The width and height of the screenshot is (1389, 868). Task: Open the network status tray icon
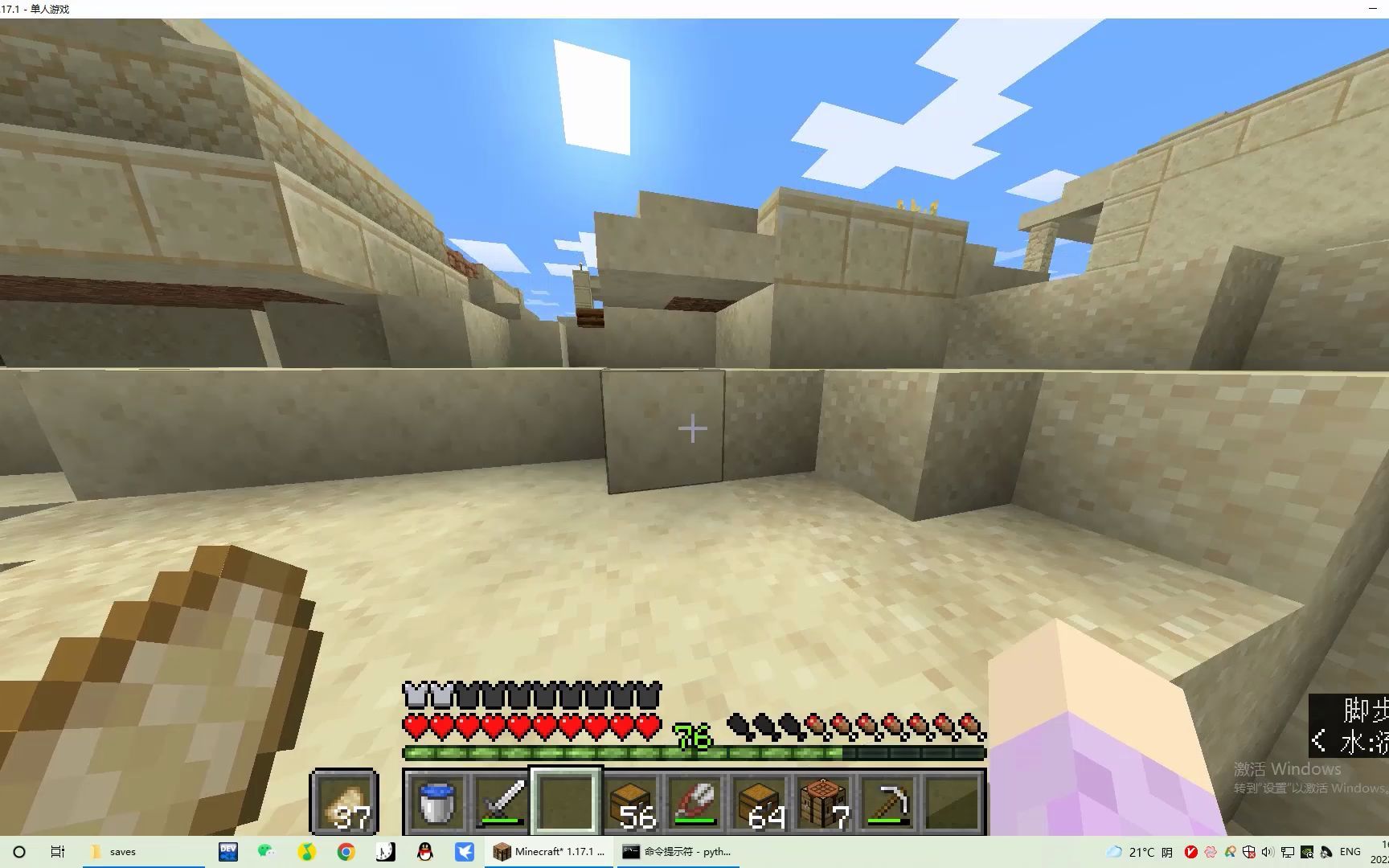(1288, 851)
